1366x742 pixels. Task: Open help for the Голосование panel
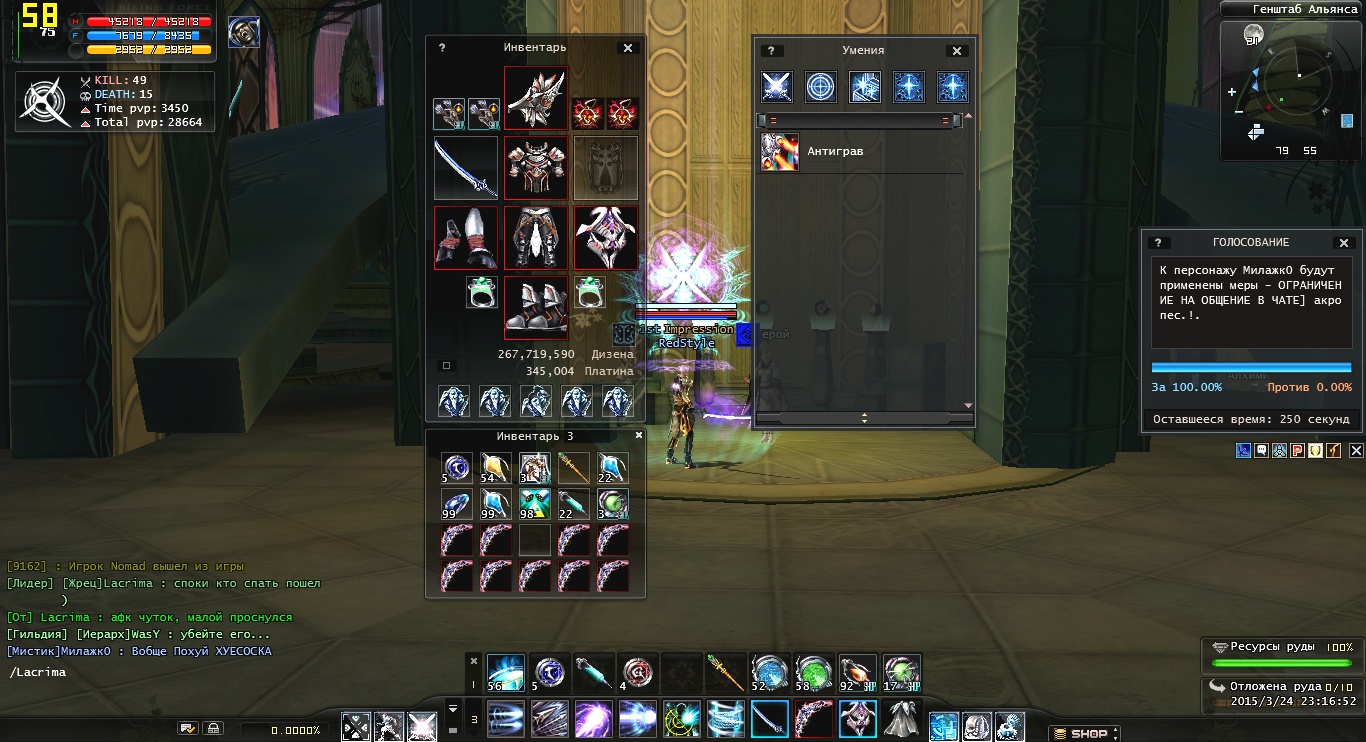pyautogui.click(x=1159, y=243)
